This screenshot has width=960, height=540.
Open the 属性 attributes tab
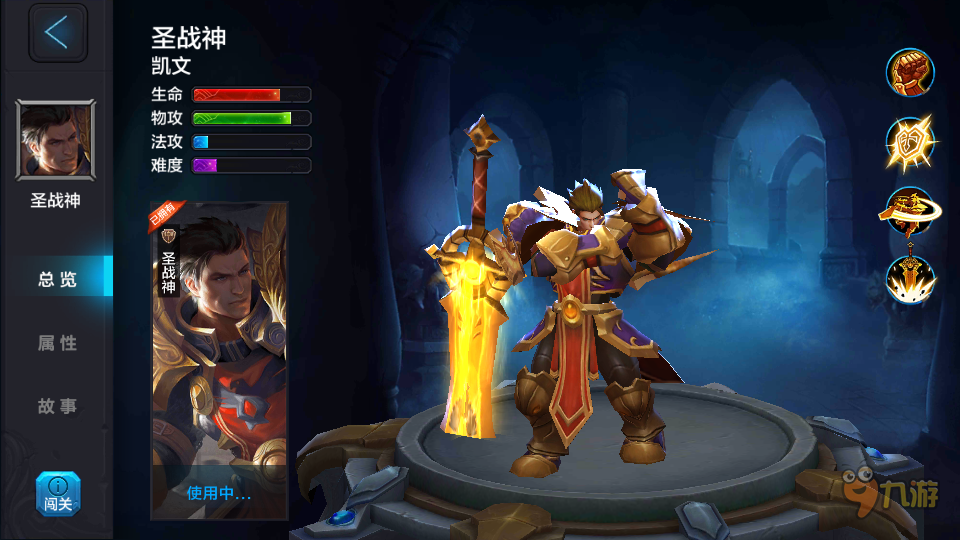57,343
